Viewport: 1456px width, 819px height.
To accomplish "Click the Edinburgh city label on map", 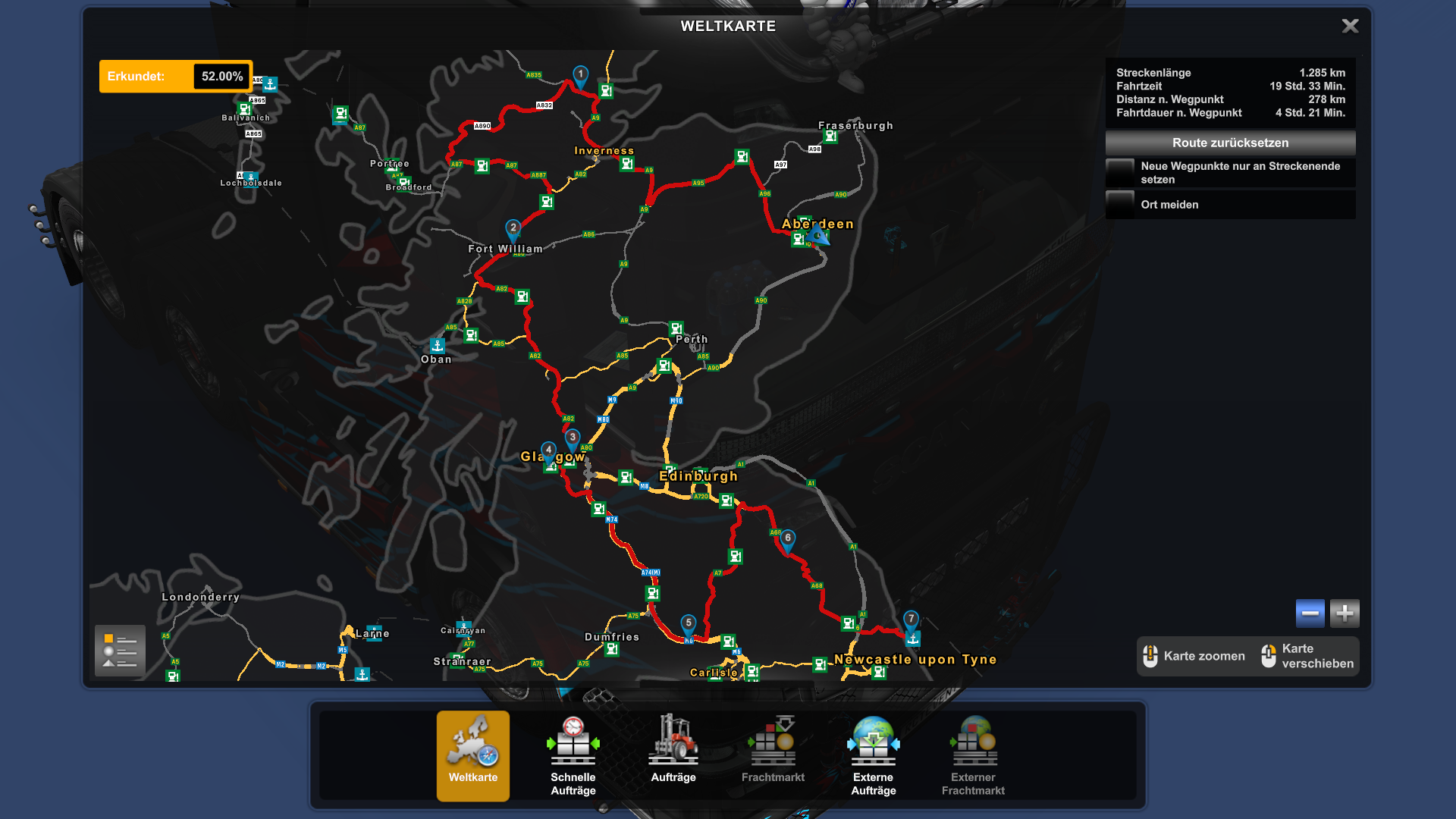I will point(698,476).
